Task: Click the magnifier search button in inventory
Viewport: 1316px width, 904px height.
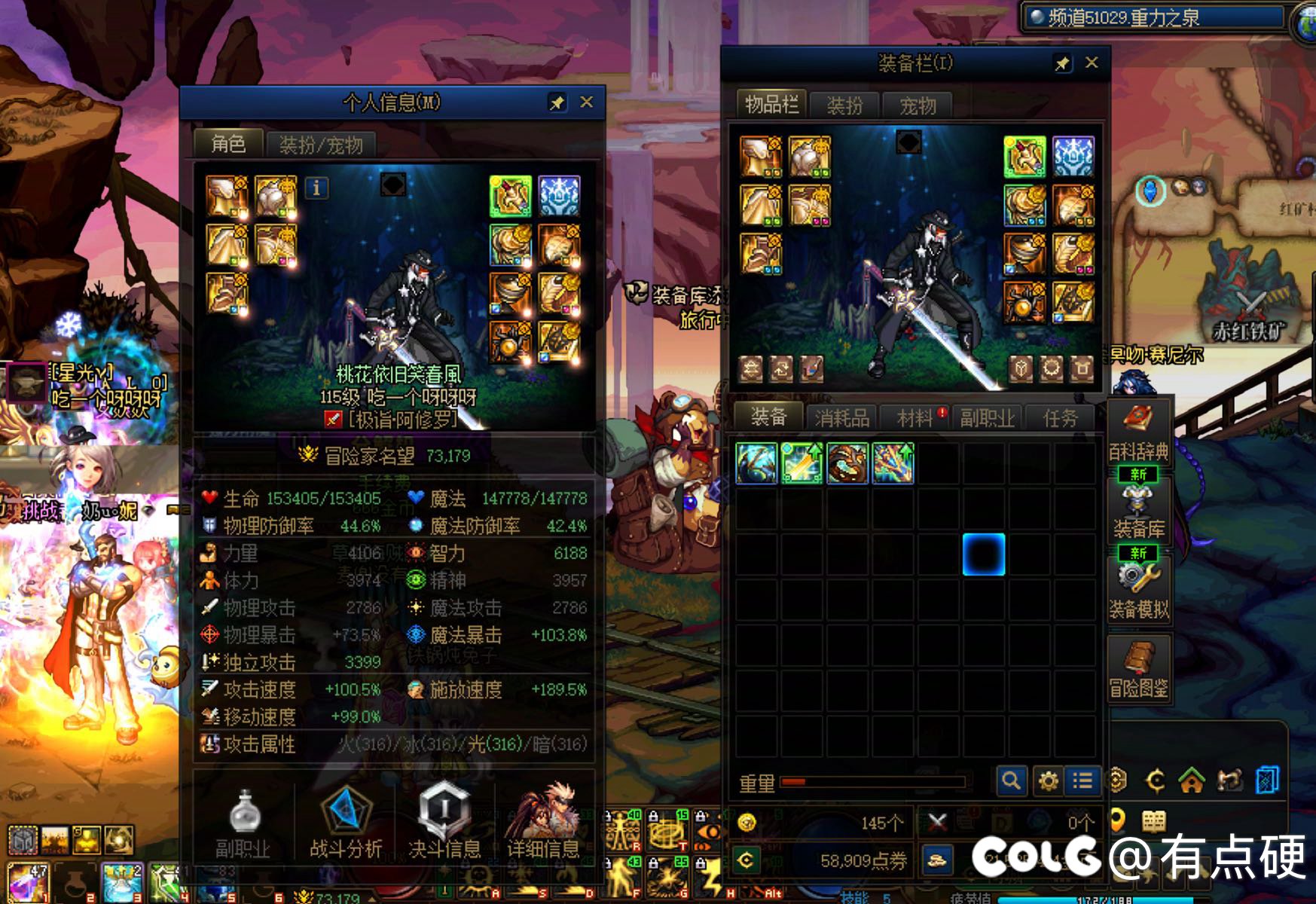Action: click(x=1011, y=780)
